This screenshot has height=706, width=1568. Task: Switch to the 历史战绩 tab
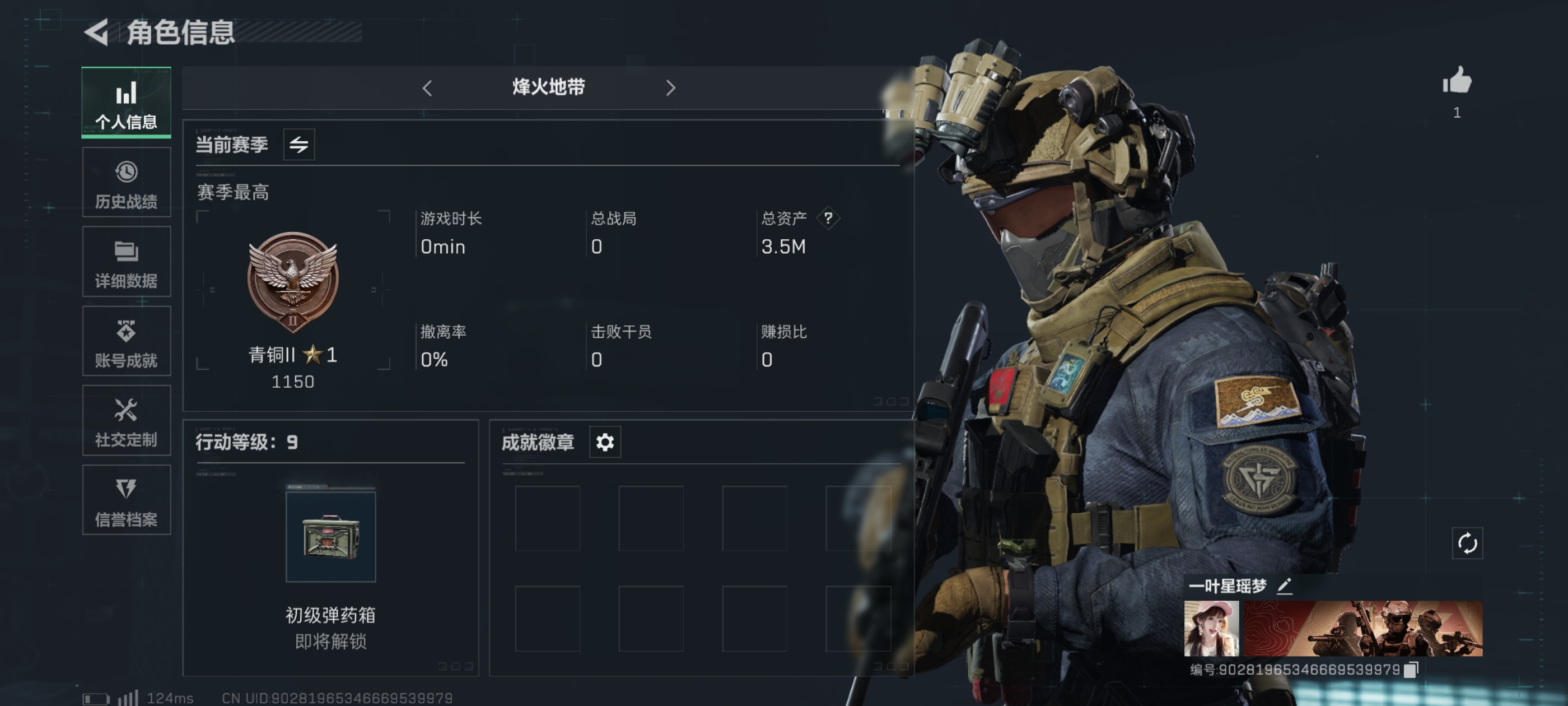tap(126, 182)
